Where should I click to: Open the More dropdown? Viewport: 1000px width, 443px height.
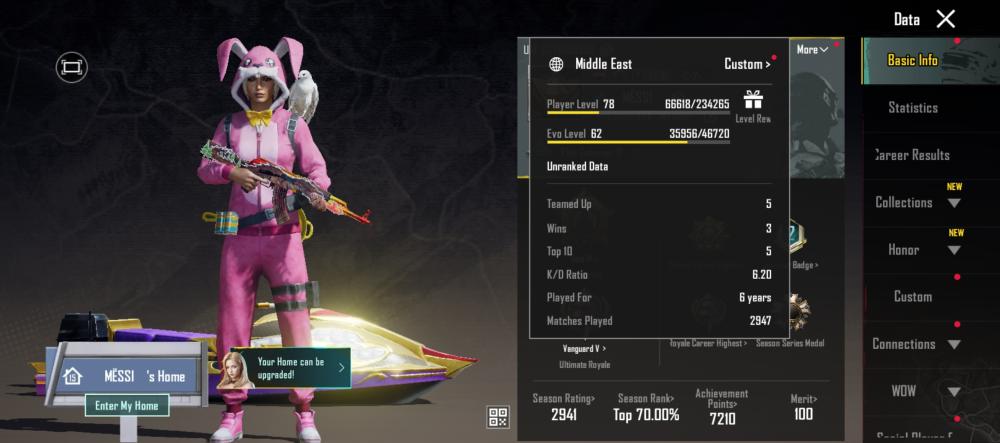click(x=812, y=49)
